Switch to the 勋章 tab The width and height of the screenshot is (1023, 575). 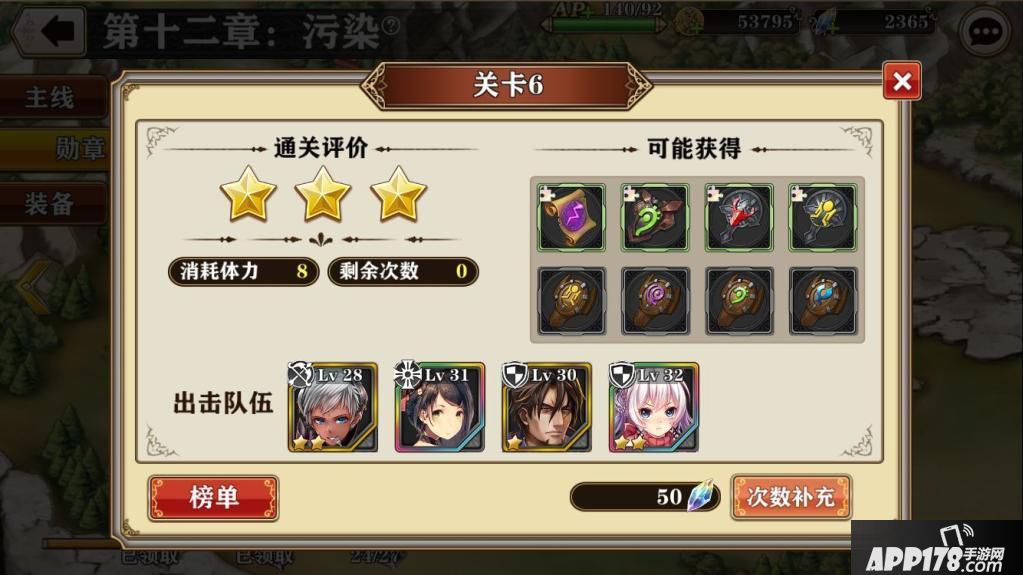(78, 149)
